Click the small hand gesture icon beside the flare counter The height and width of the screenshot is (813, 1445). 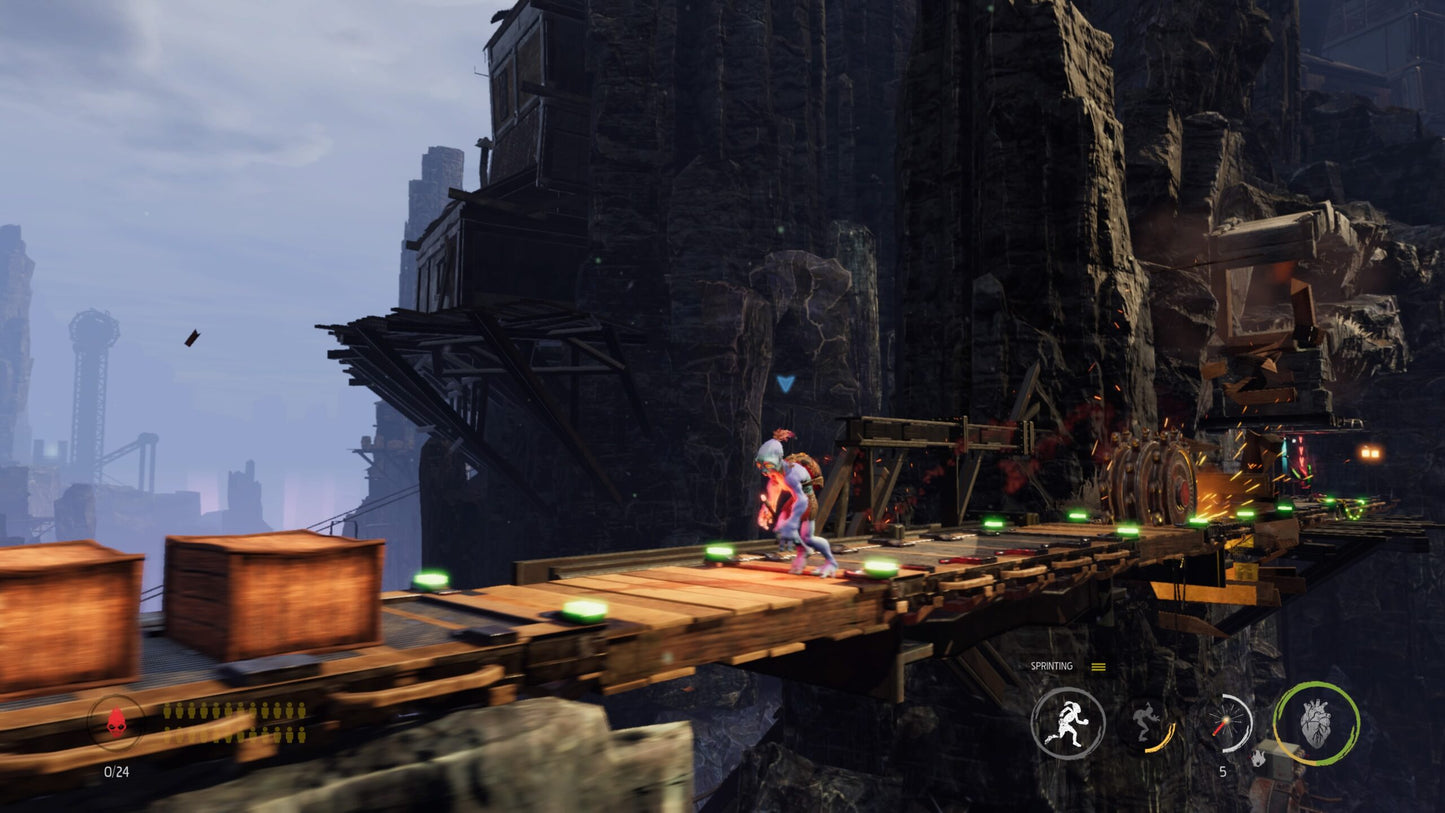(x=1258, y=757)
